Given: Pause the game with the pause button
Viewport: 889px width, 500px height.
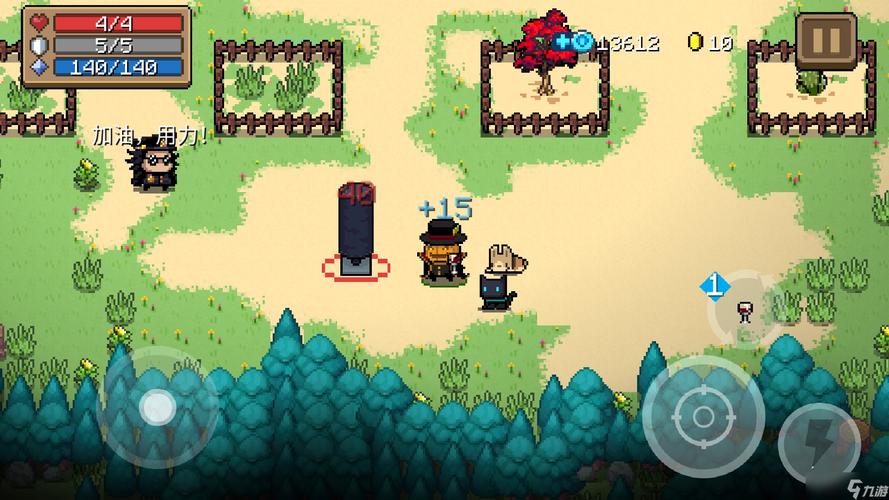Looking at the screenshot, I should [x=826, y=43].
